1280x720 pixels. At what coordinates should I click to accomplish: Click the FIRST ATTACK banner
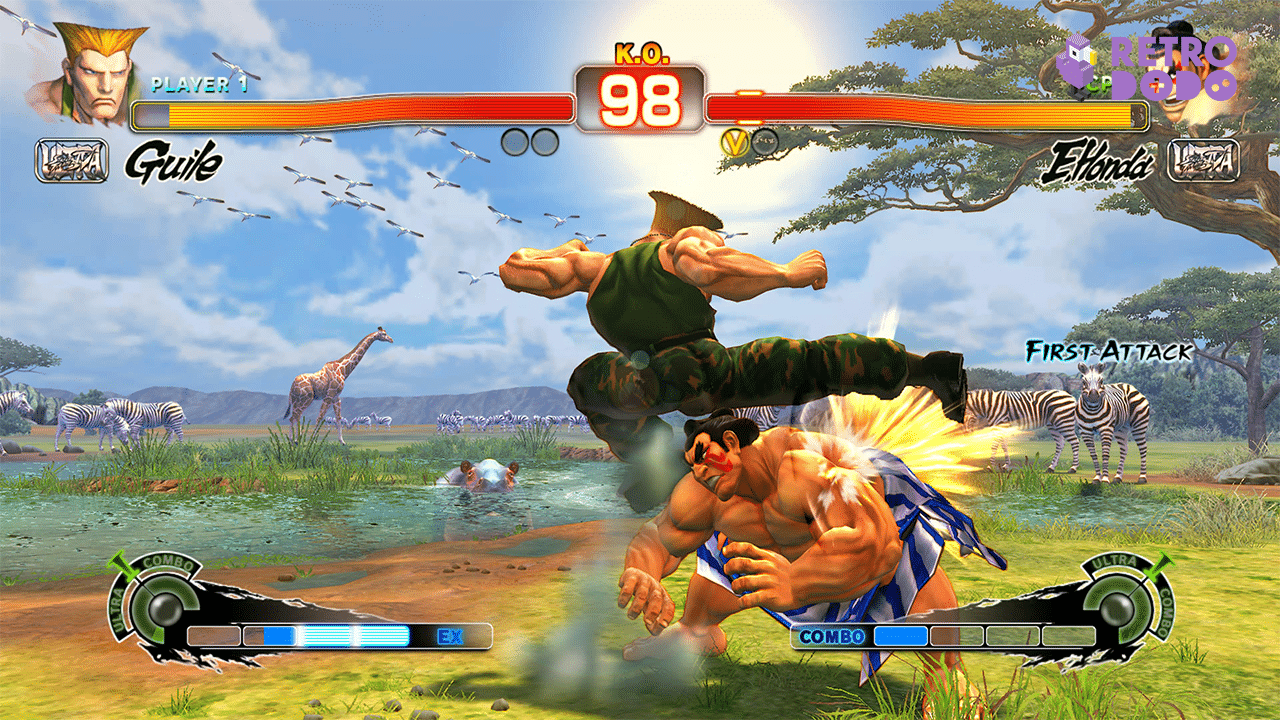[x=1106, y=352]
